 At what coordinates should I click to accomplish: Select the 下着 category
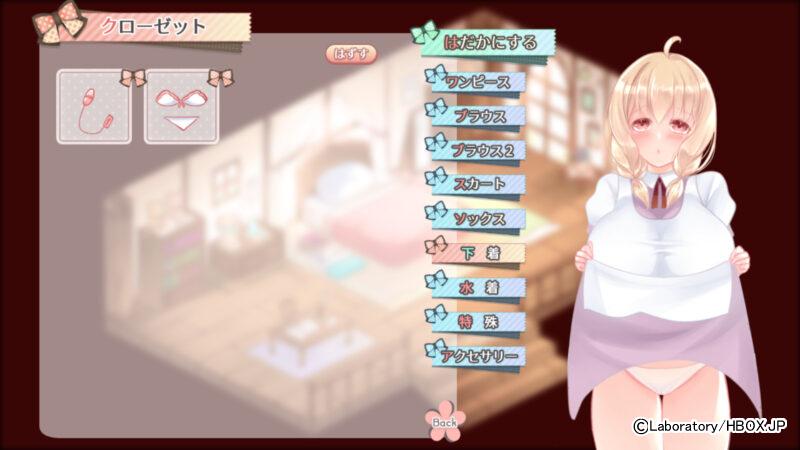point(477,253)
